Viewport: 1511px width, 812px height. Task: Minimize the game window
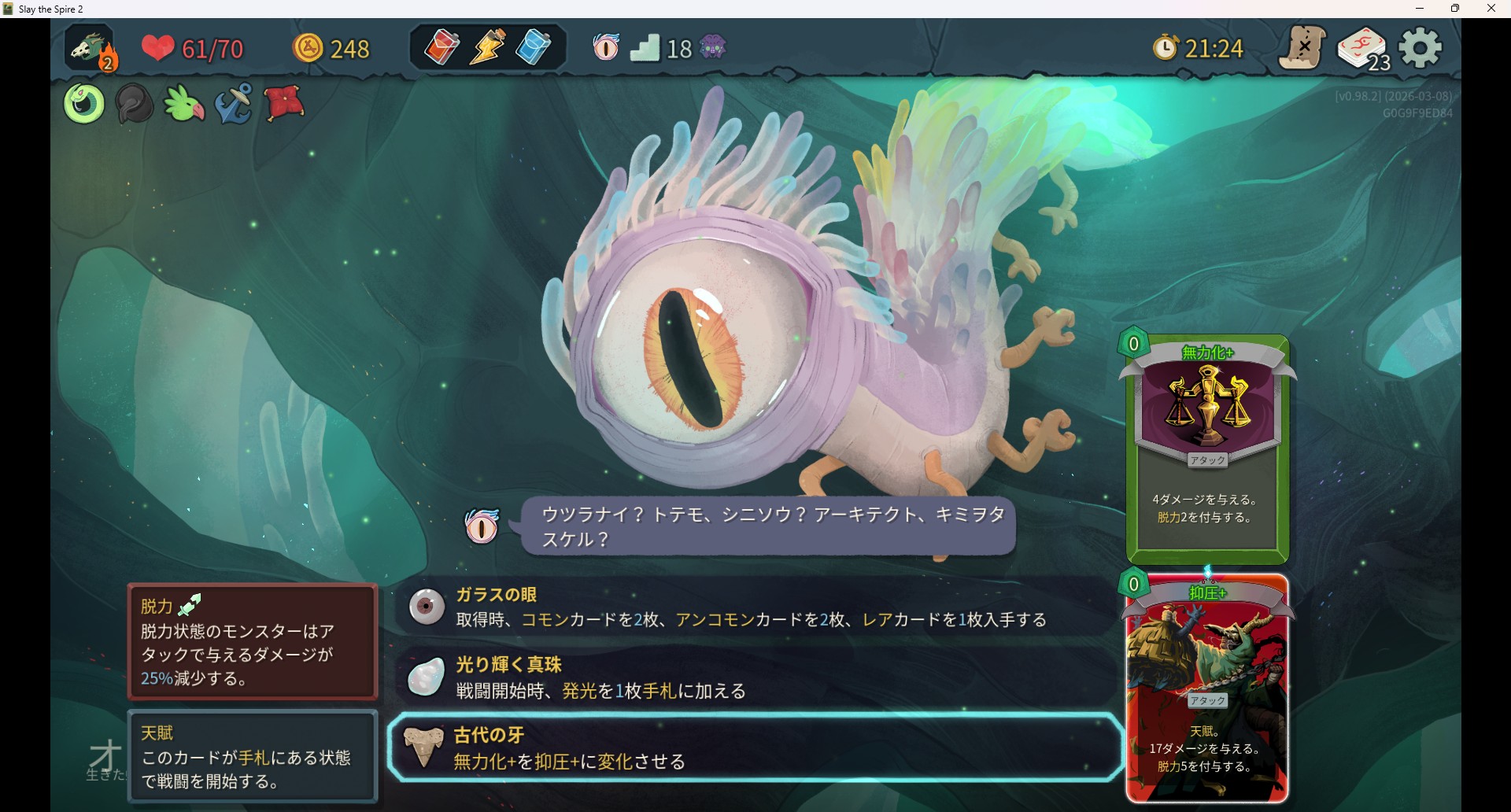1420,9
